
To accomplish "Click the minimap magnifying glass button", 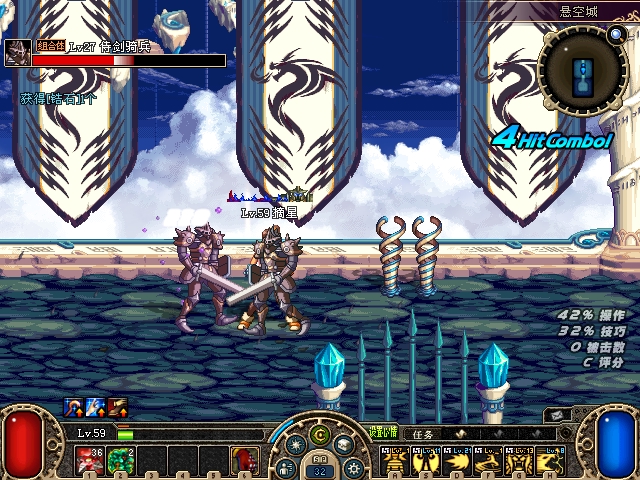I will (615, 35).
